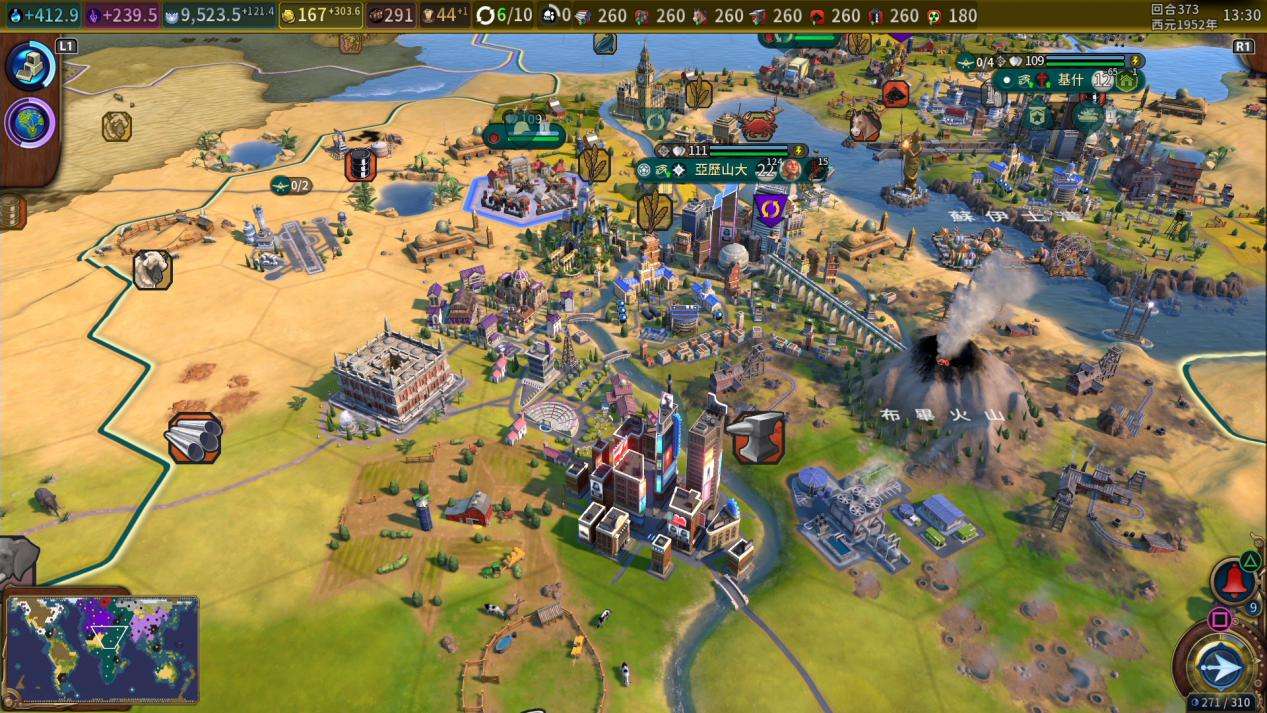1267x713 pixels.
Task: Select the 0/4 aircraft badge above 基什
Action: coord(976,62)
